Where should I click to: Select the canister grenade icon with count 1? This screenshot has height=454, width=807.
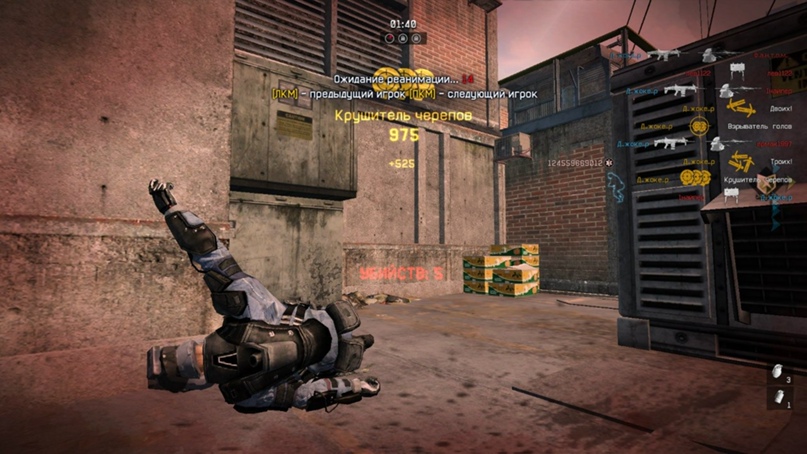click(x=775, y=398)
